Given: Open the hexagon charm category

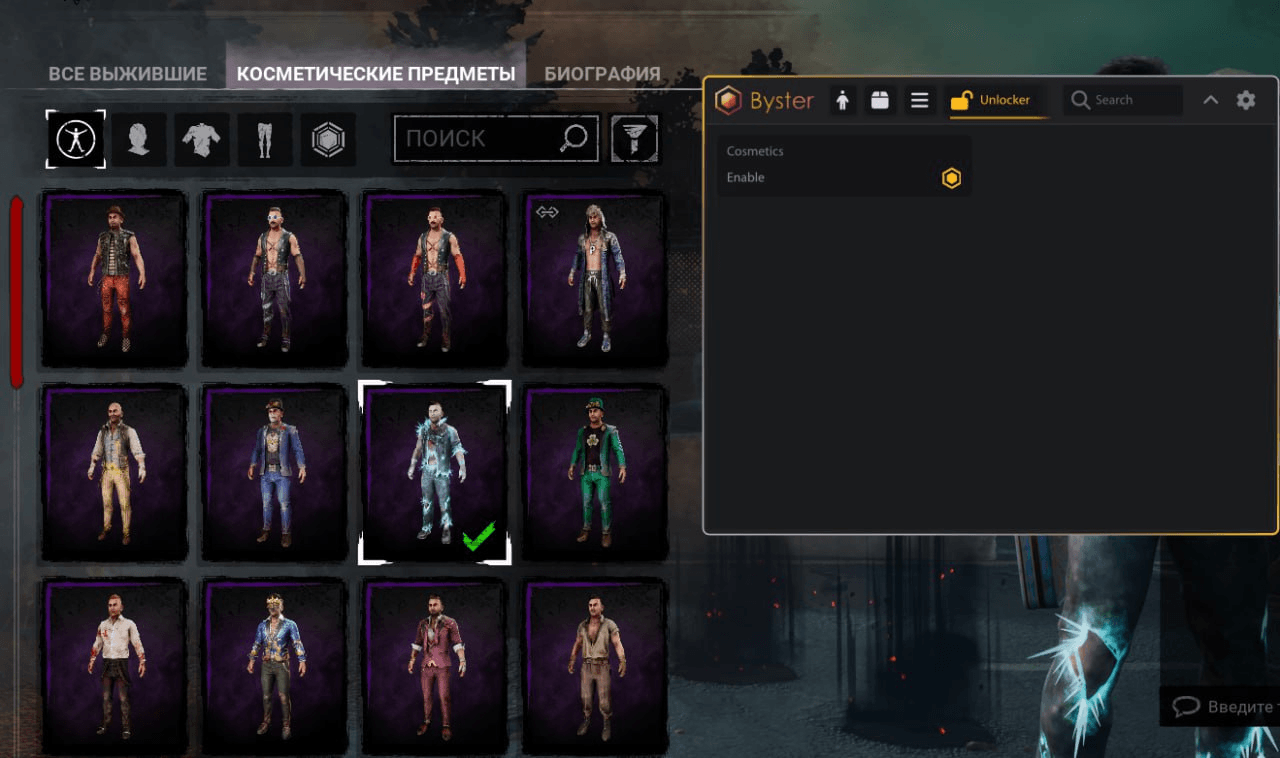Looking at the screenshot, I should (x=327, y=139).
